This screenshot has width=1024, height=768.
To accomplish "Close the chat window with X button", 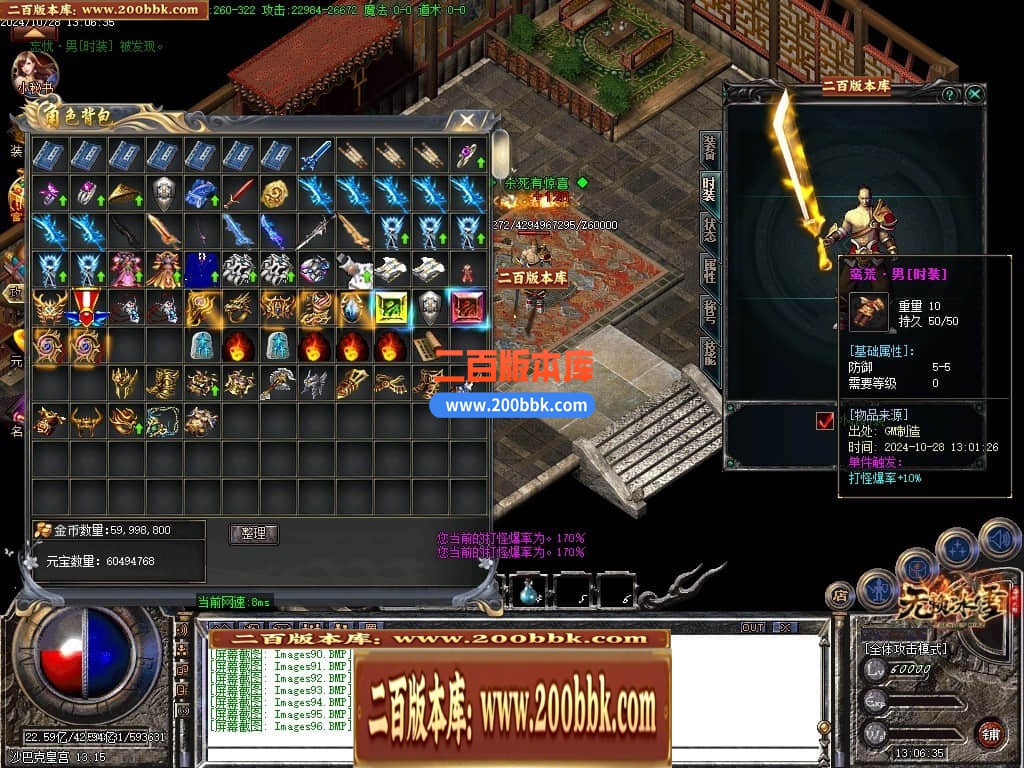I will pos(785,627).
